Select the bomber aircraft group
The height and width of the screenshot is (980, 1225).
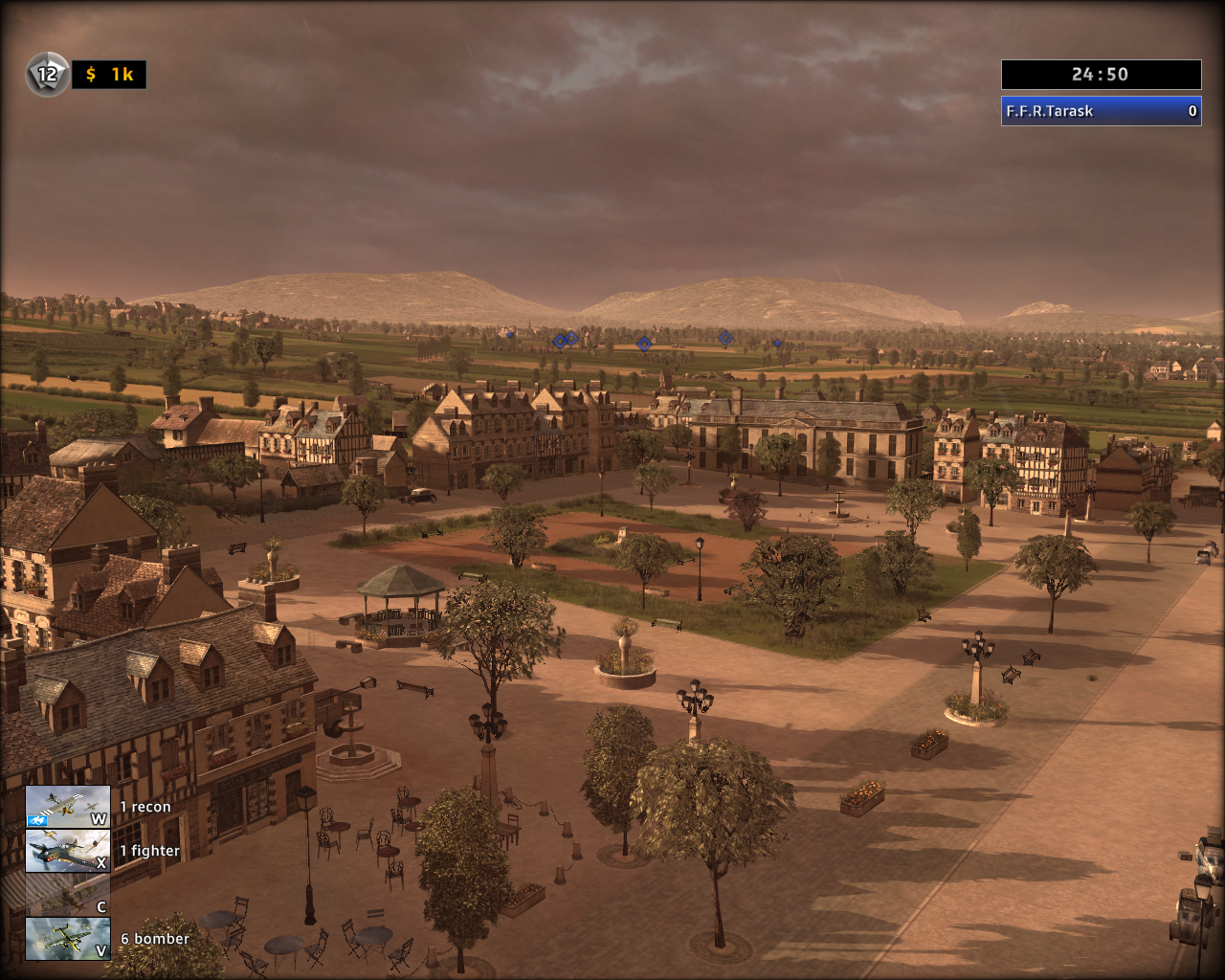coord(67,939)
